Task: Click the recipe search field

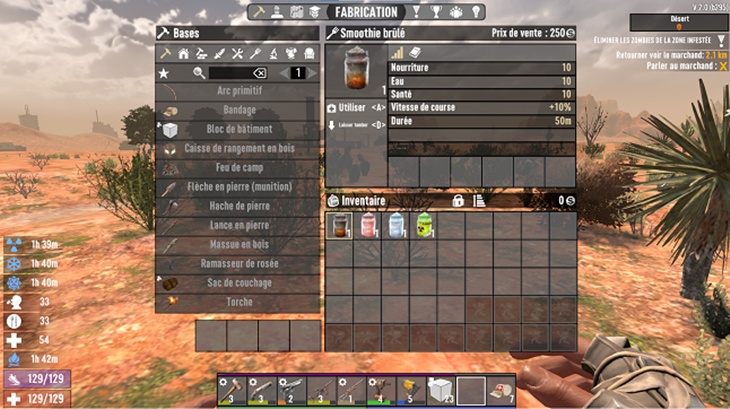Action: coord(229,73)
